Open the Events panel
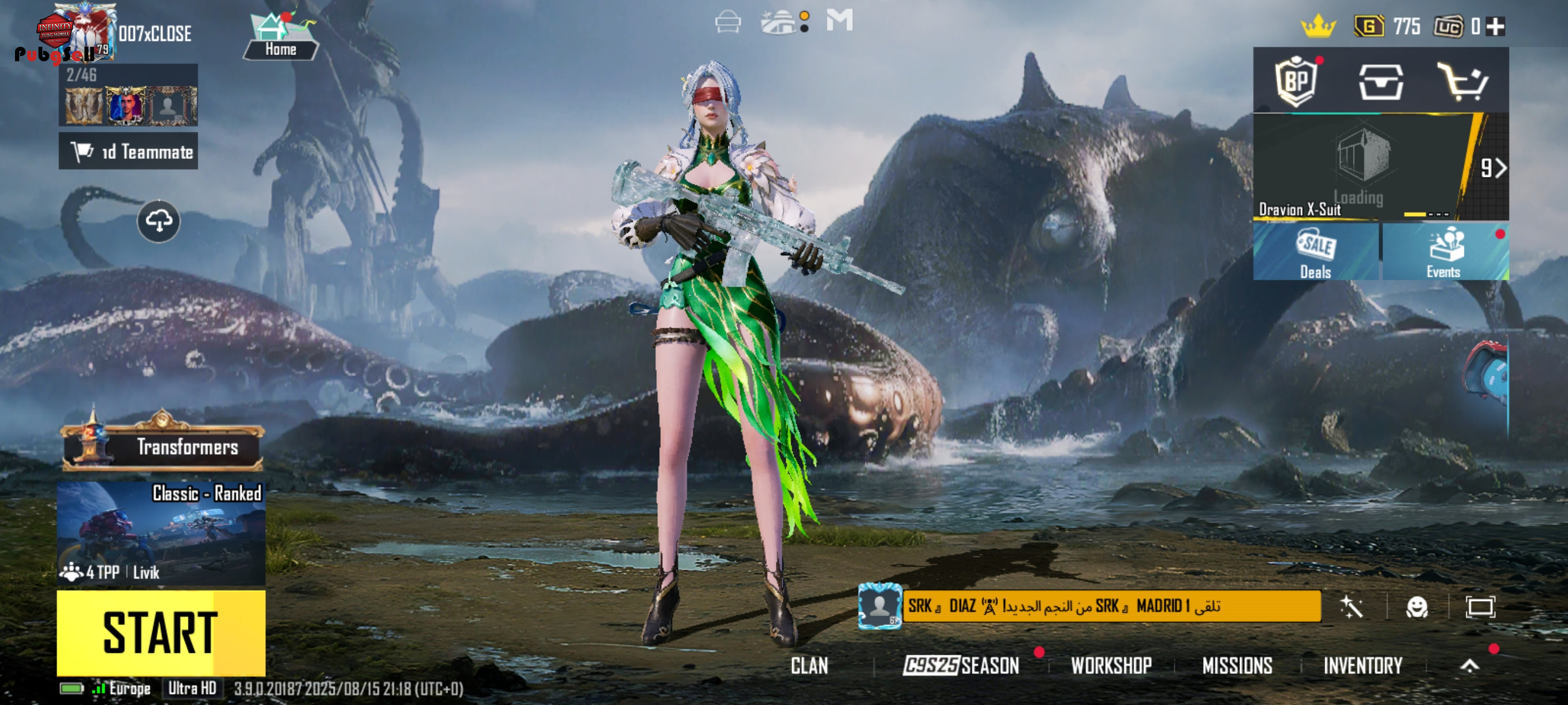Screen dimensions: 1568x705 [1444, 252]
